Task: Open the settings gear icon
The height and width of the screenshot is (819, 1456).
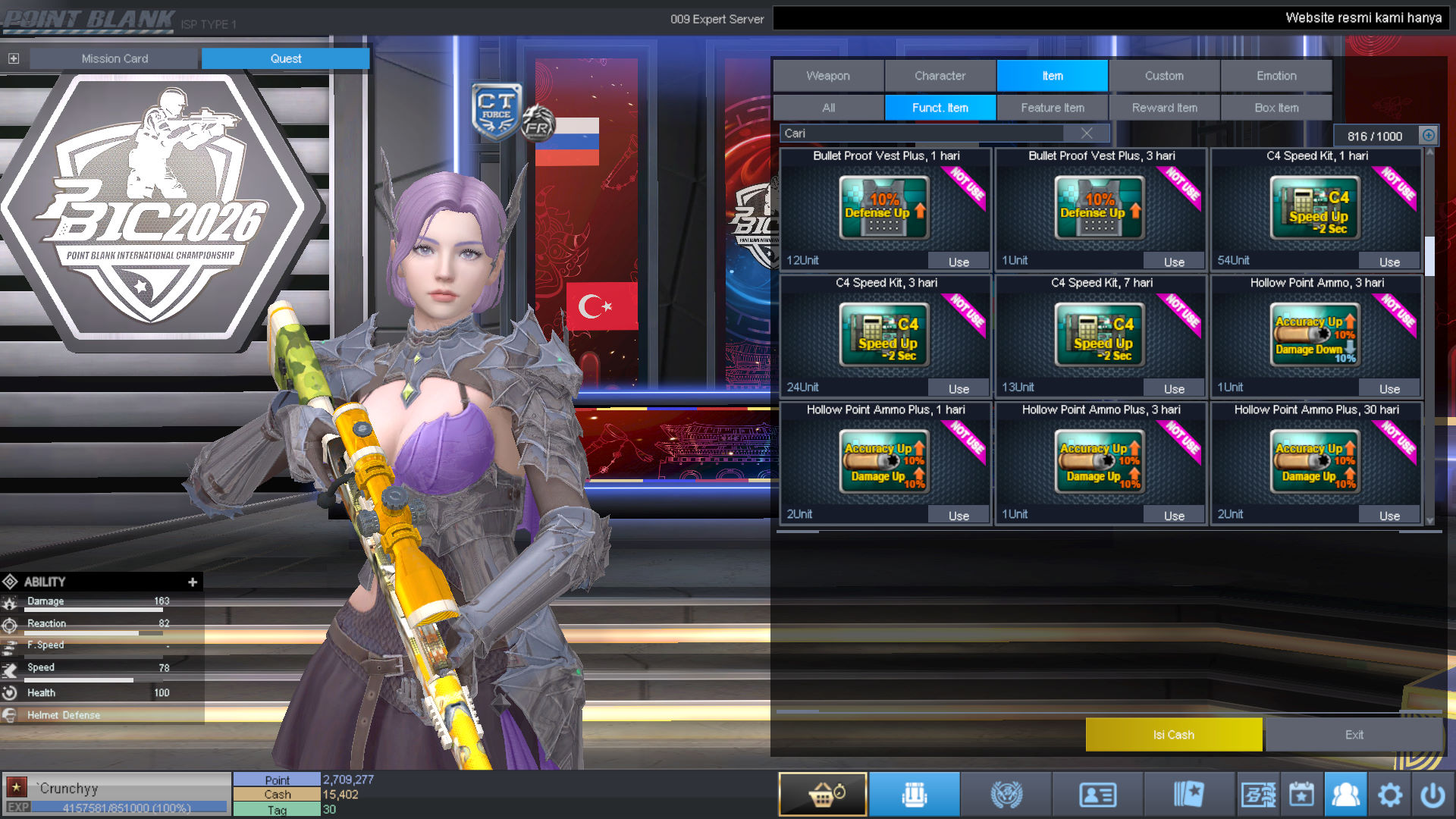Action: (1390, 795)
